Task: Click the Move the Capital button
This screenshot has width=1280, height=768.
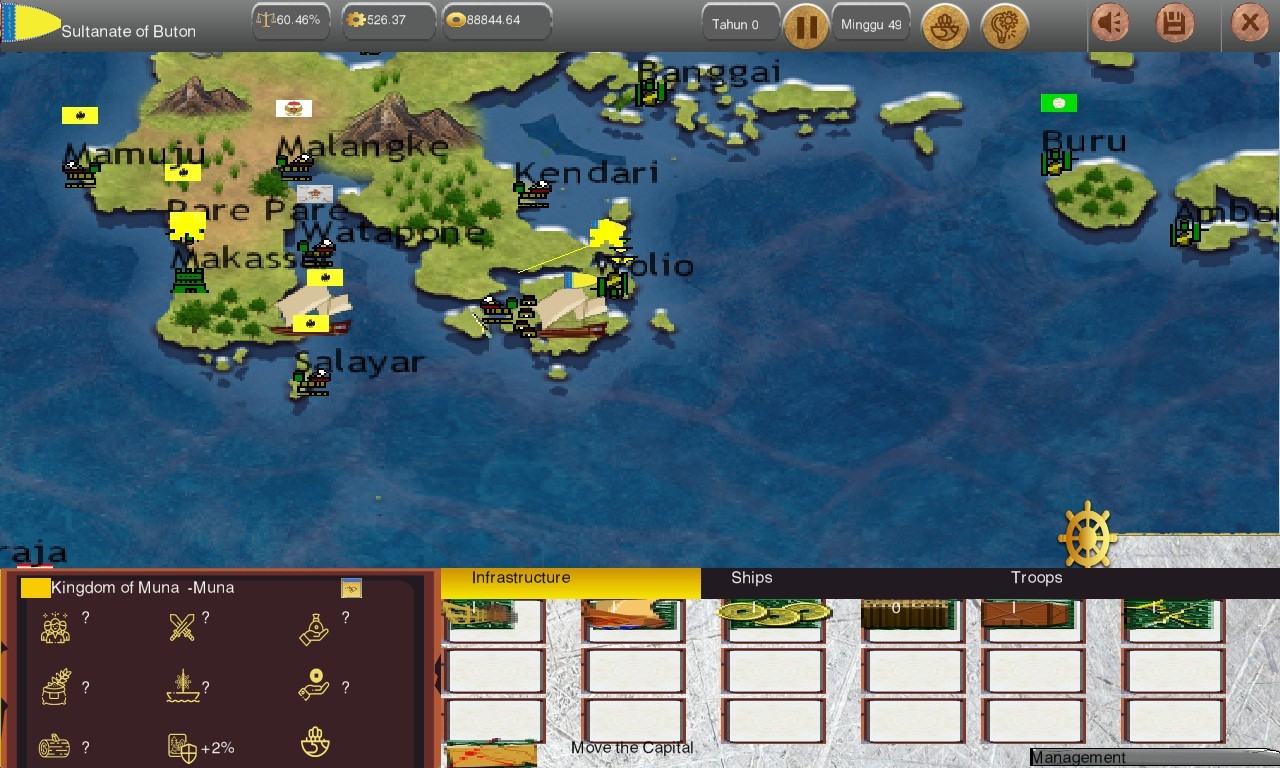Action: 632,747
